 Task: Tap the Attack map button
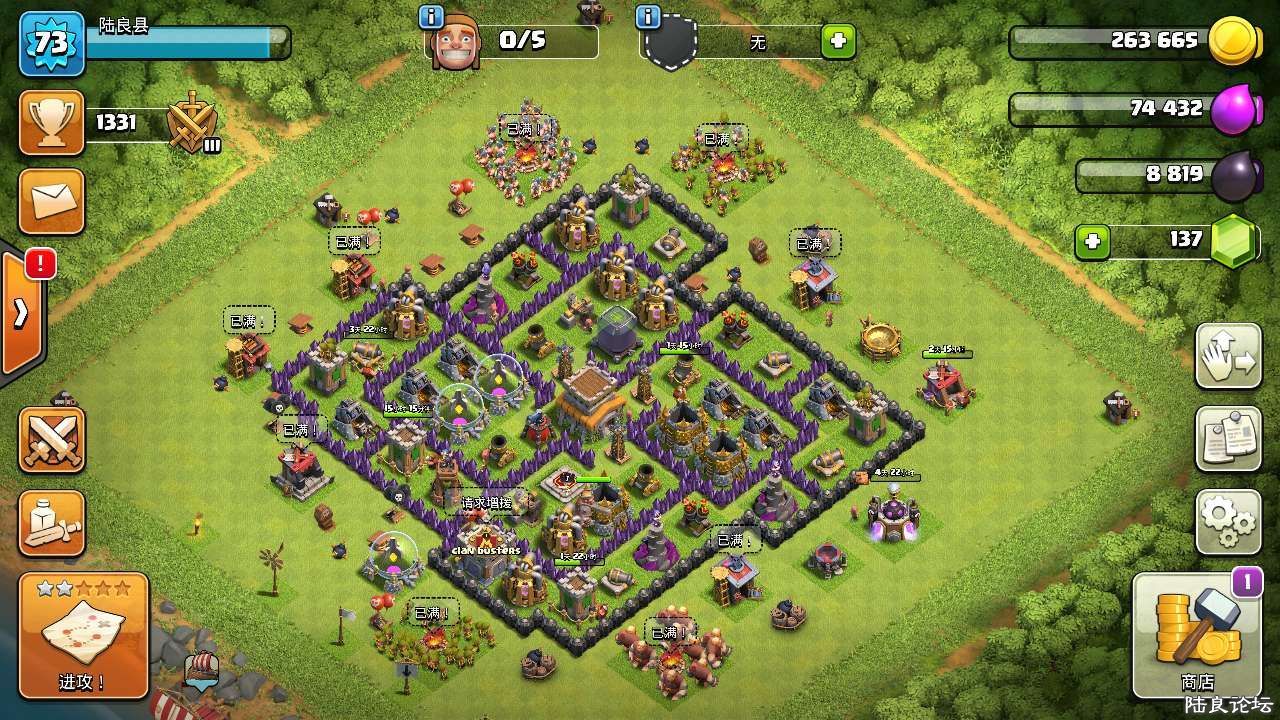click(x=83, y=635)
